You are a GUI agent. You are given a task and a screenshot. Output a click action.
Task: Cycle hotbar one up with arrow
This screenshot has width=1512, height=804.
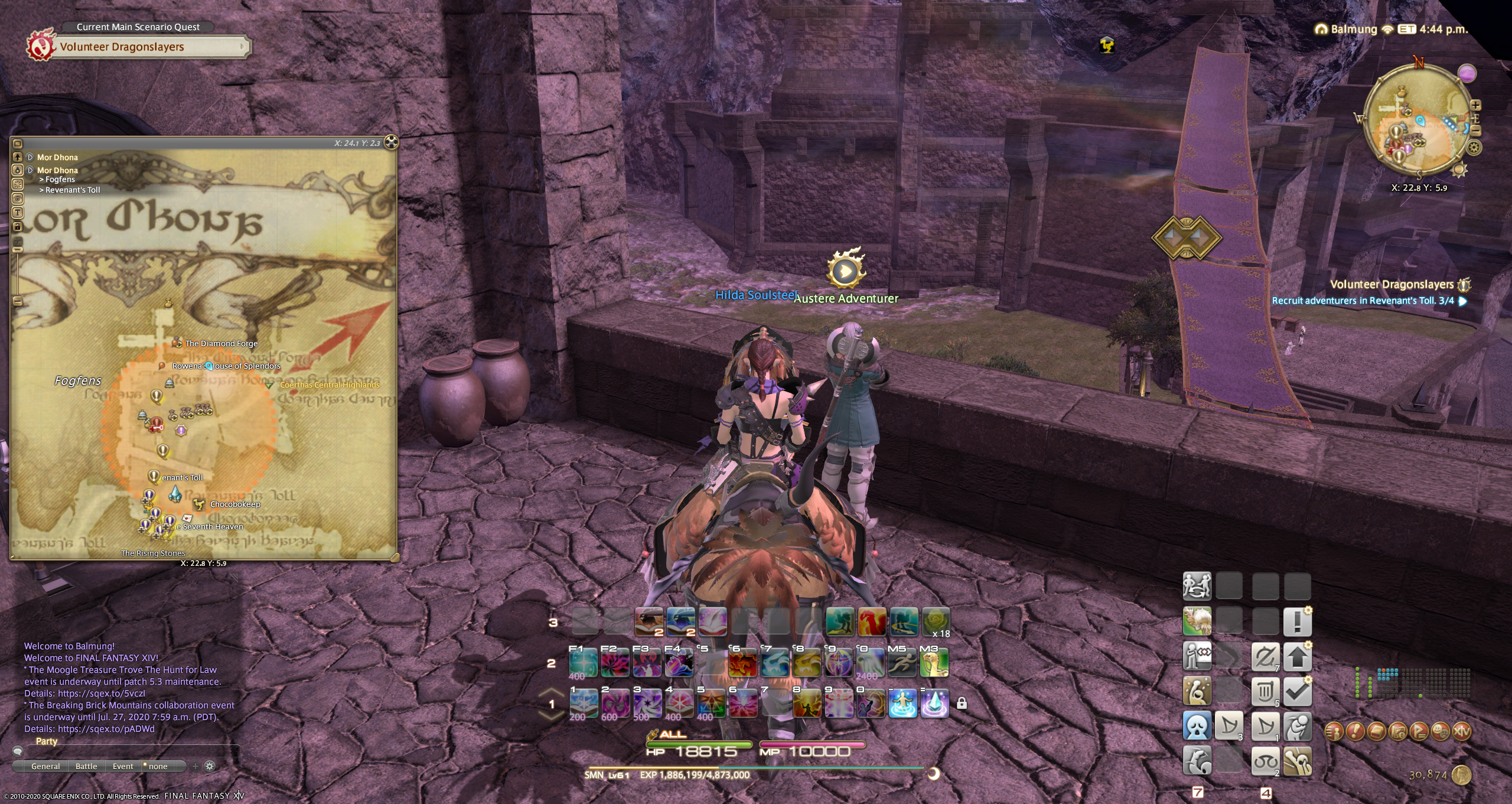[x=551, y=692]
